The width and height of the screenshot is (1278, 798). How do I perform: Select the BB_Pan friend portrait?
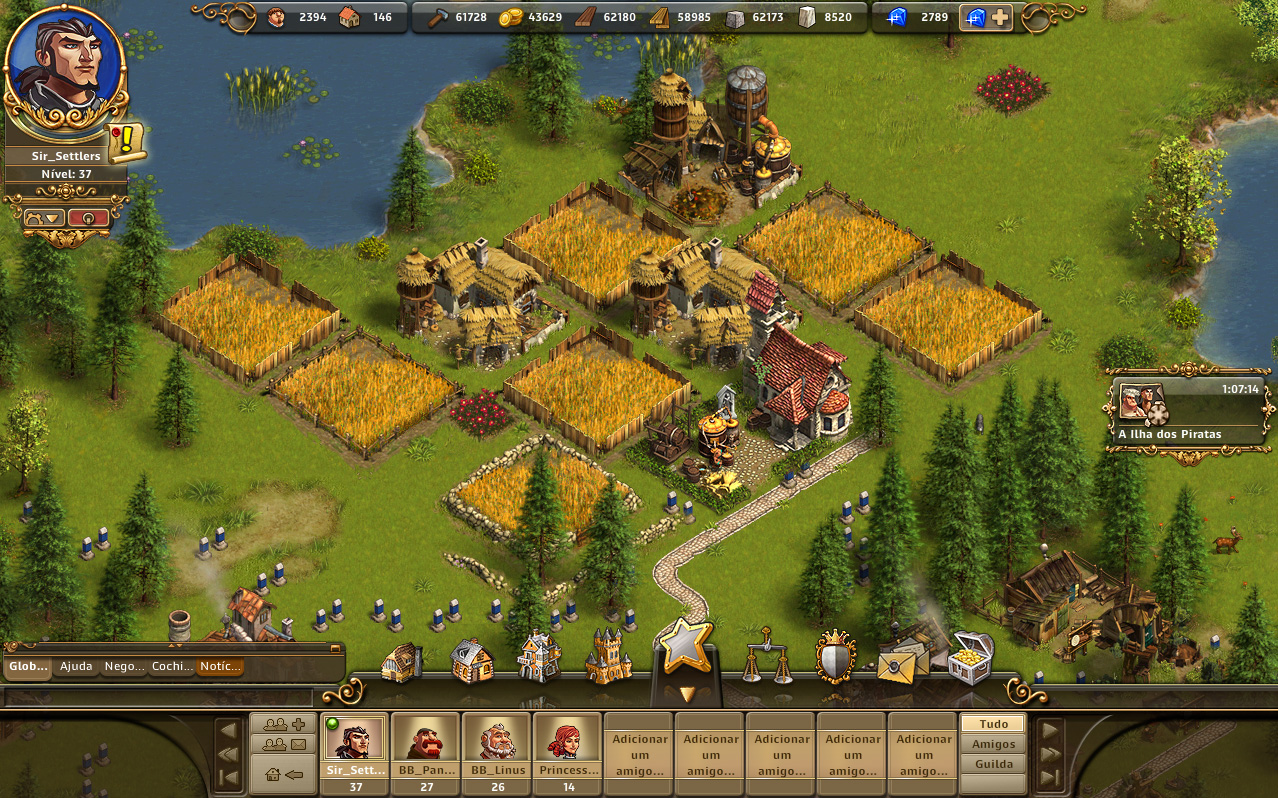click(425, 745)
